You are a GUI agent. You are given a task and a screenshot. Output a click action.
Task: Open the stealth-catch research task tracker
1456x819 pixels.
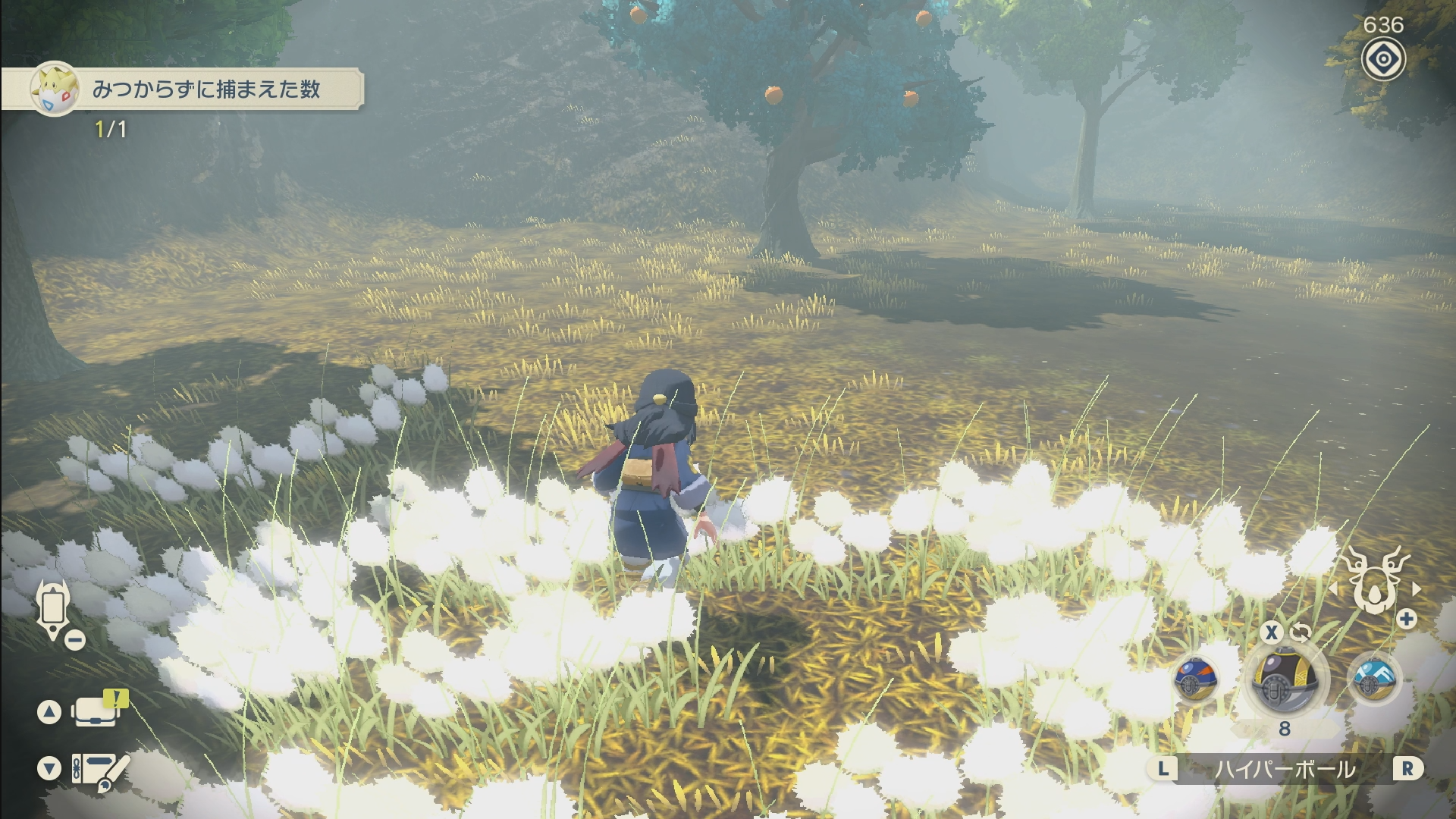pos(205,89)
